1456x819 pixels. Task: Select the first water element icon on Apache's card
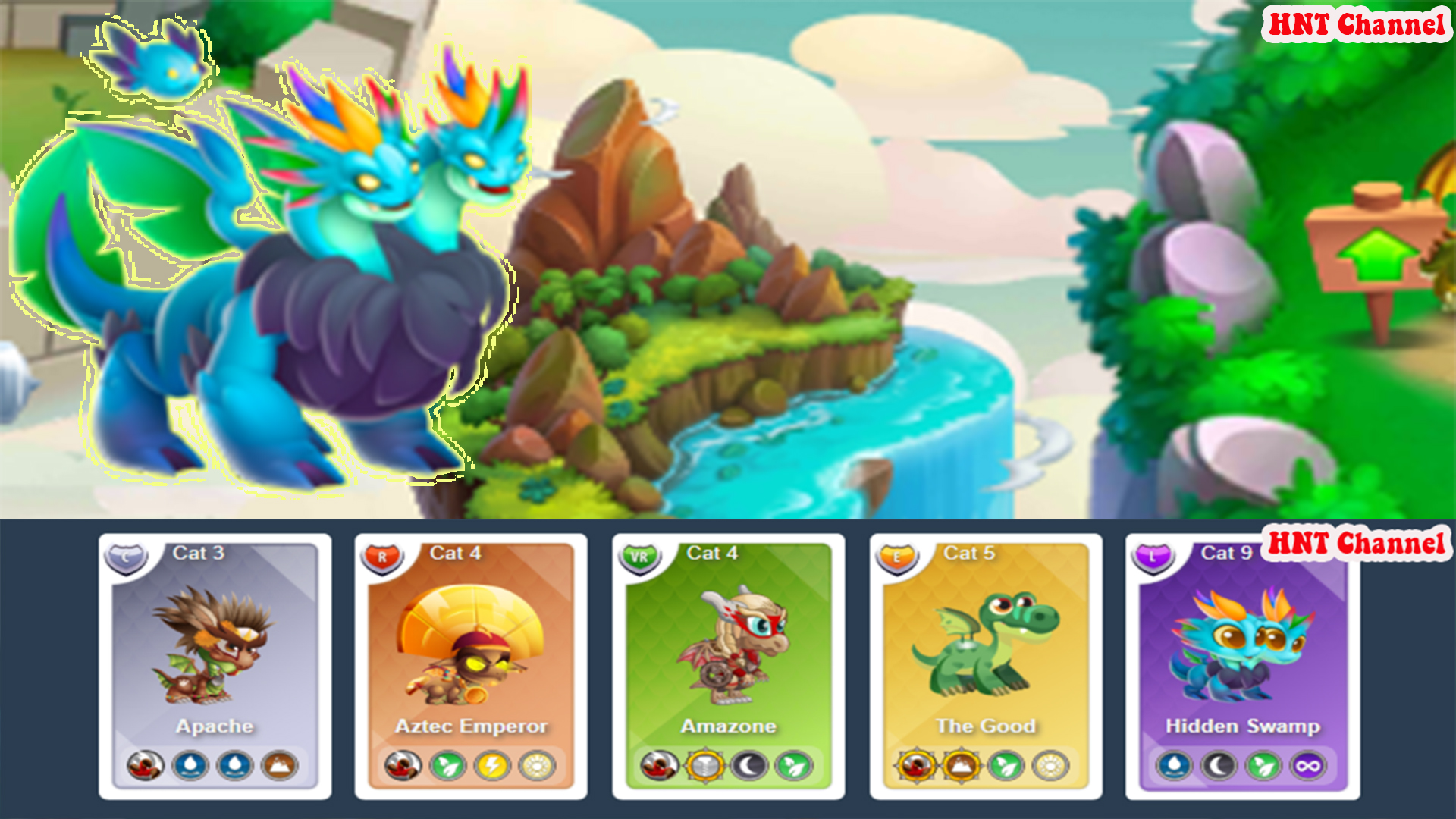click(x=193, y=766)
